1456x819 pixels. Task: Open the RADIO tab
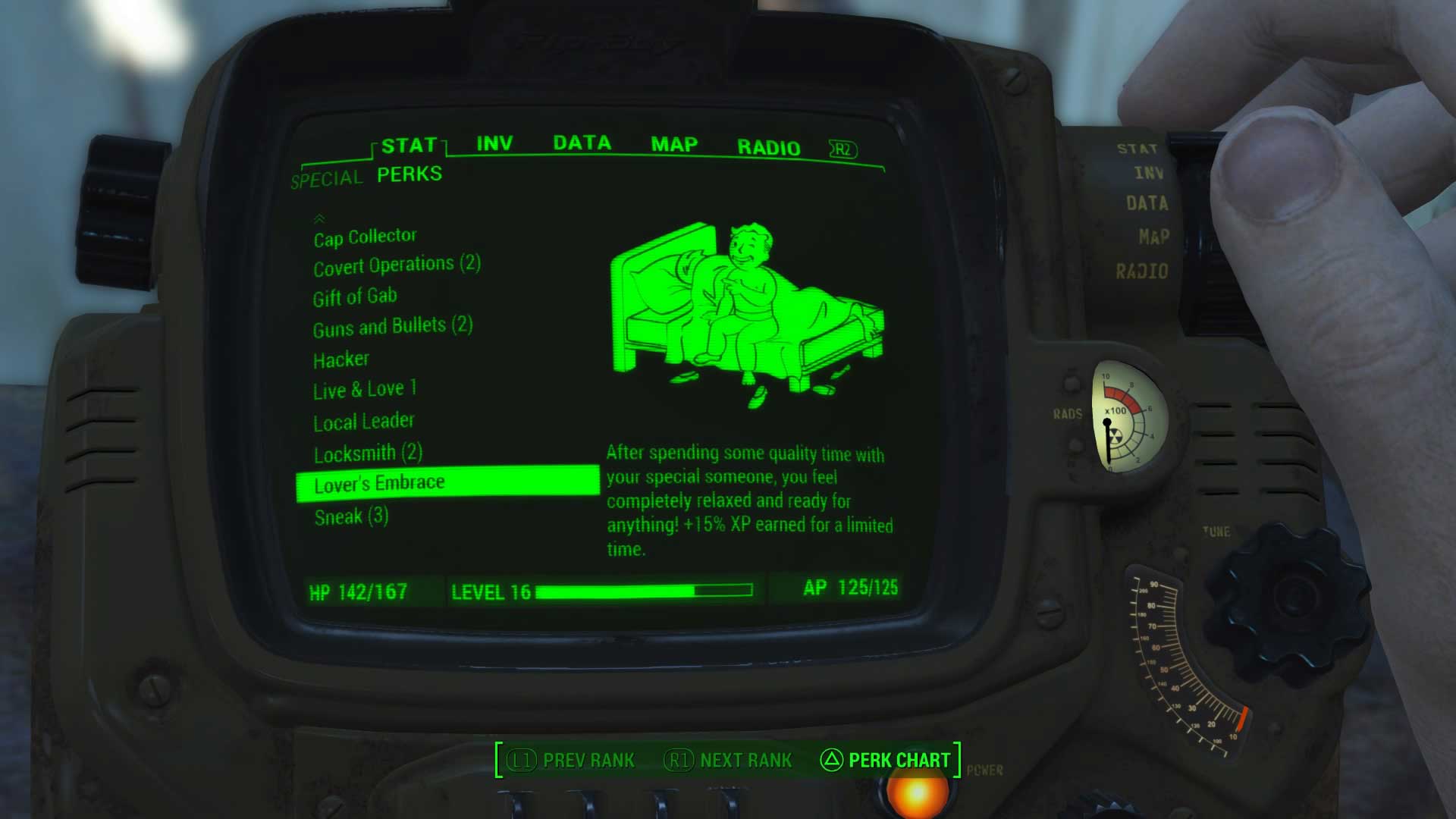coord(769,146)
